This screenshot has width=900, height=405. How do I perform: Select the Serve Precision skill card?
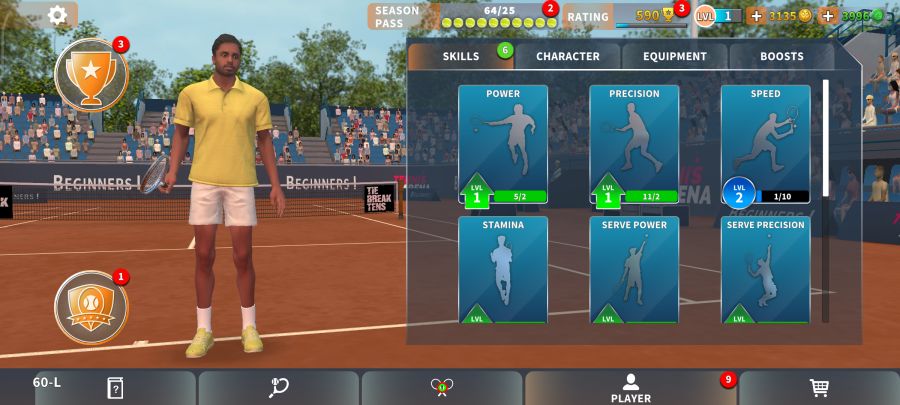pos(765,270)
